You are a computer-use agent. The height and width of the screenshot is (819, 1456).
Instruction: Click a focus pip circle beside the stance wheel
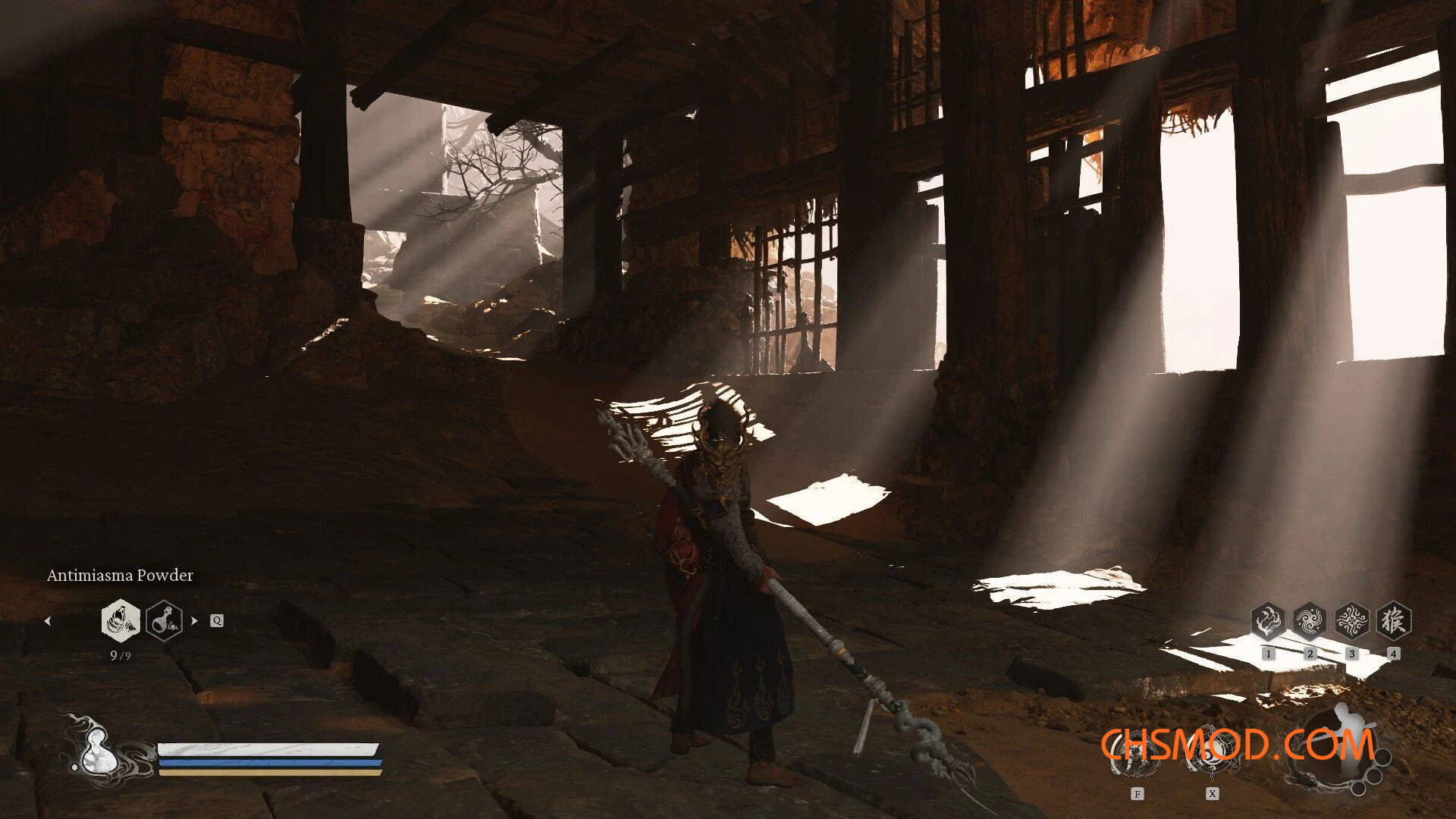[x=1382, y=757]
